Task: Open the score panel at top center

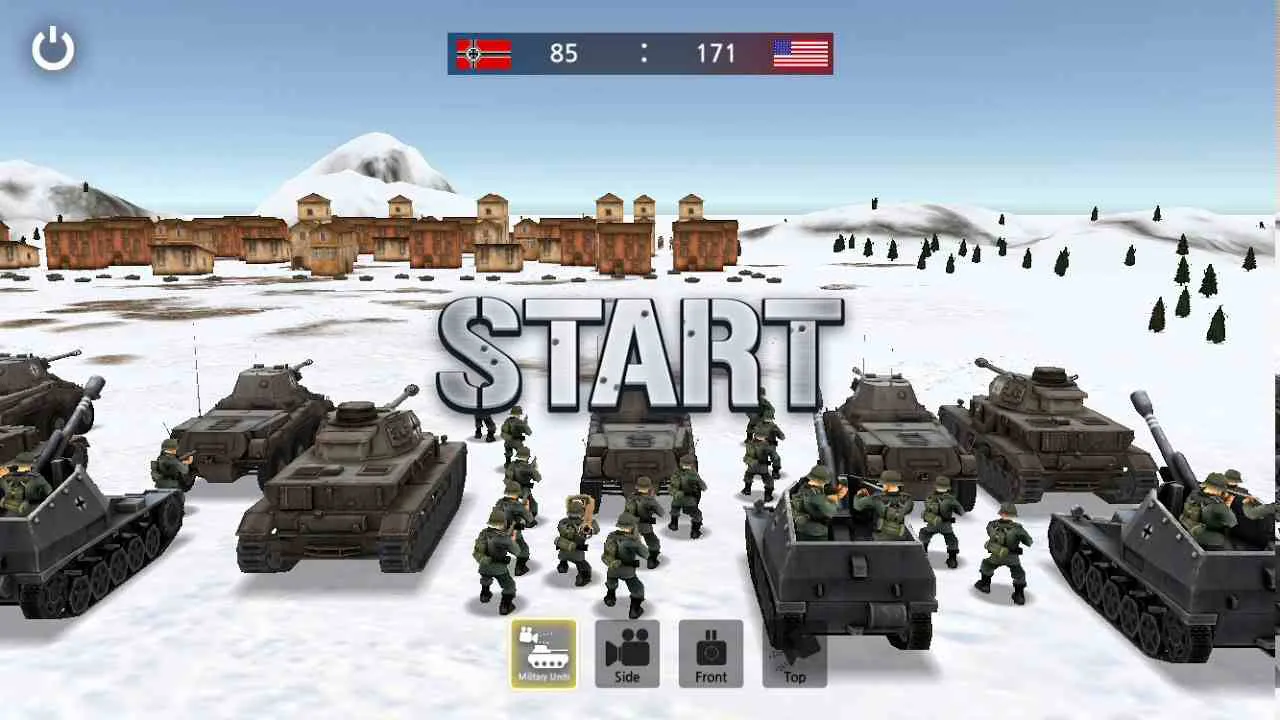Action: click(x=640, y=54)
